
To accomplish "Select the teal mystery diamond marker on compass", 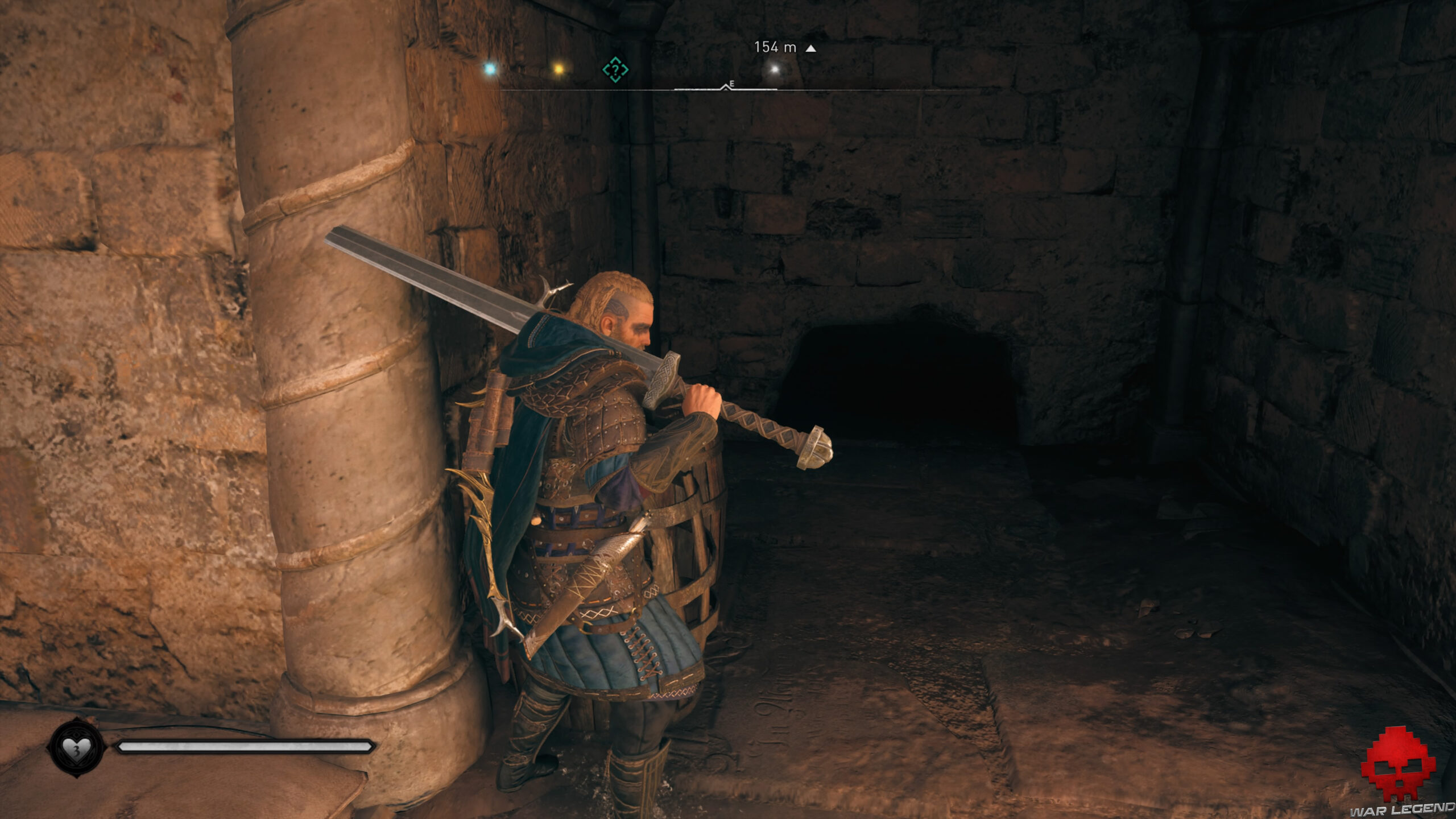I will pyautogui.click(x=614, y=70).
